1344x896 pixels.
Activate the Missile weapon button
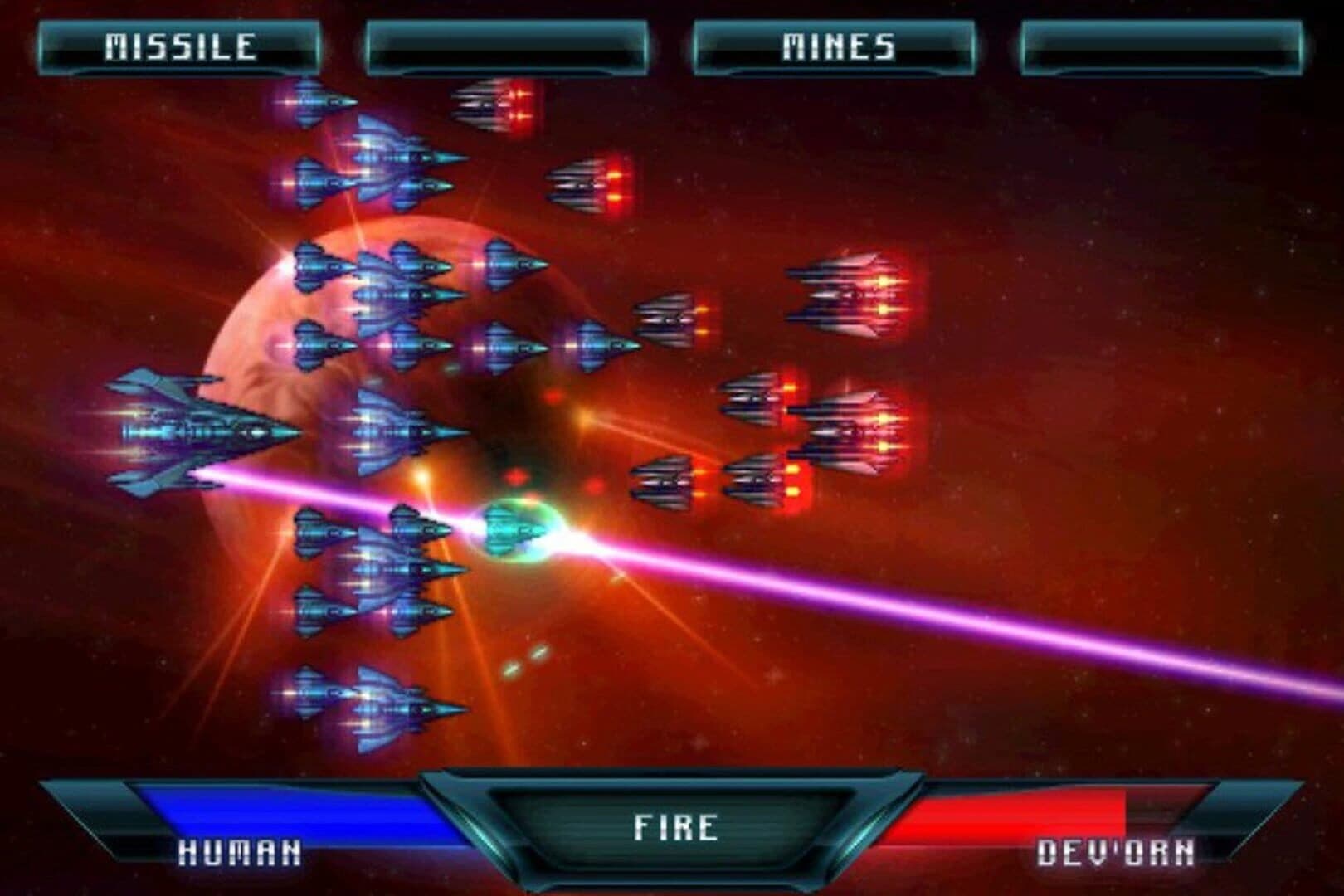(x=179, y=46)
